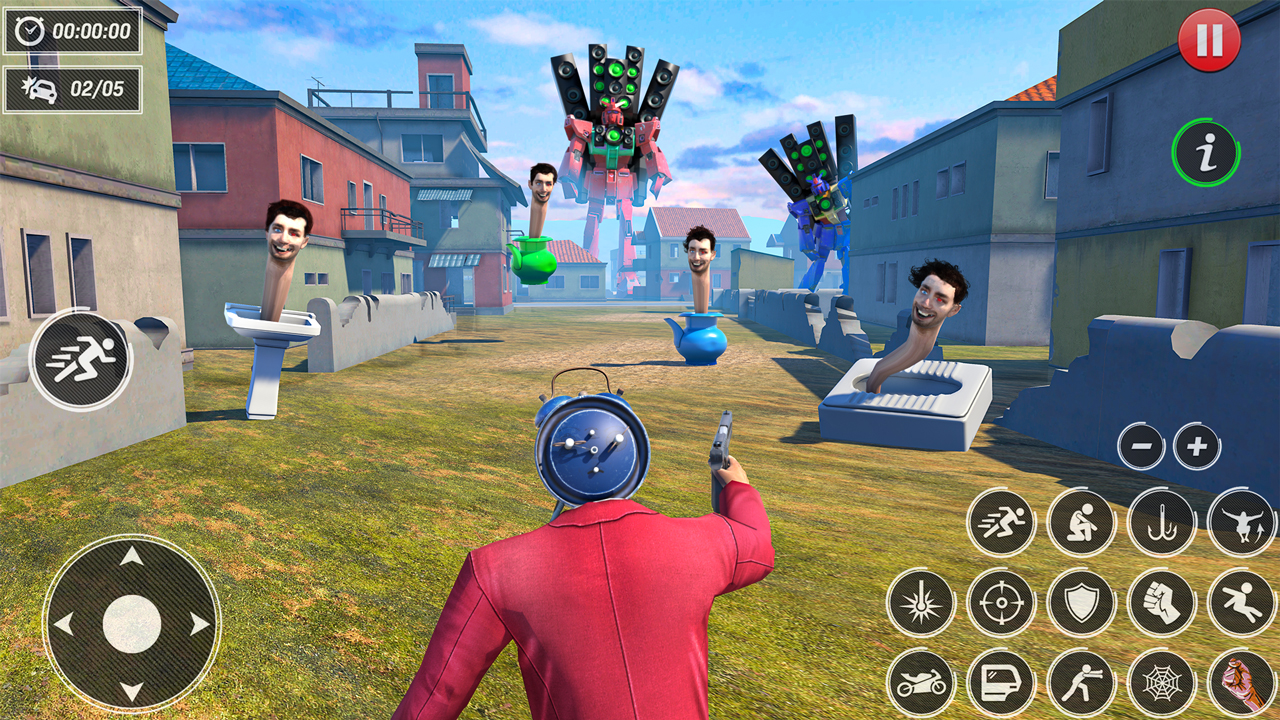Tap the plus zoom button
Viewport: 1280px width, 720px height.
1197,446
